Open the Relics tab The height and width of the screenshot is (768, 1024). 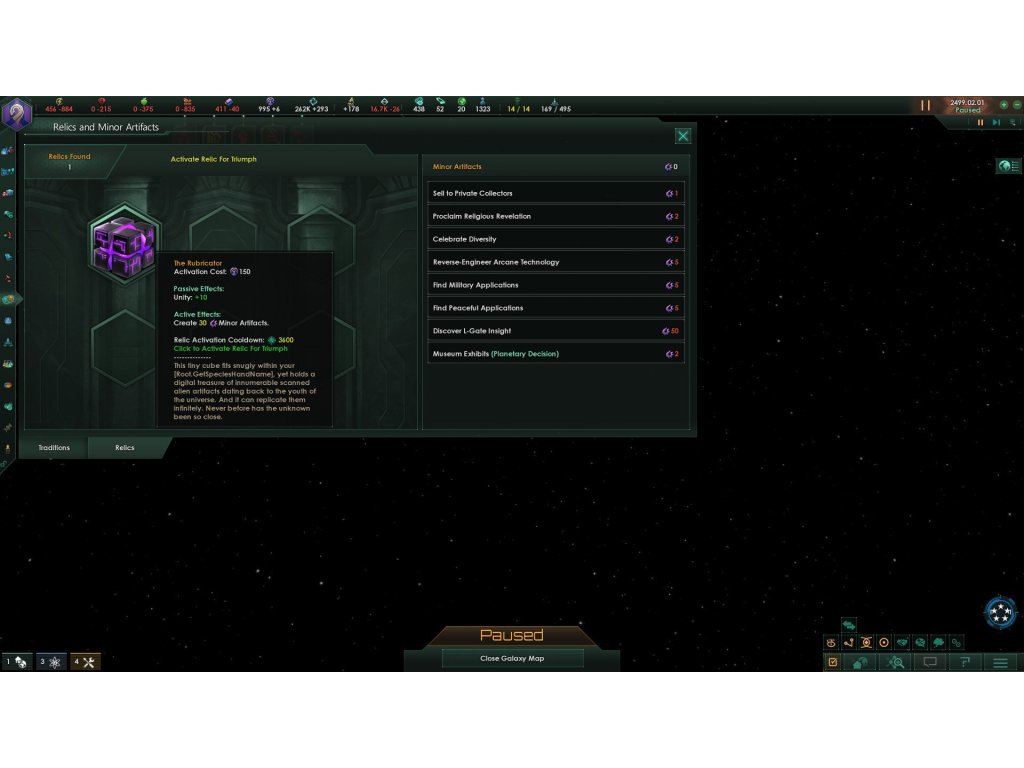(125, 448)
